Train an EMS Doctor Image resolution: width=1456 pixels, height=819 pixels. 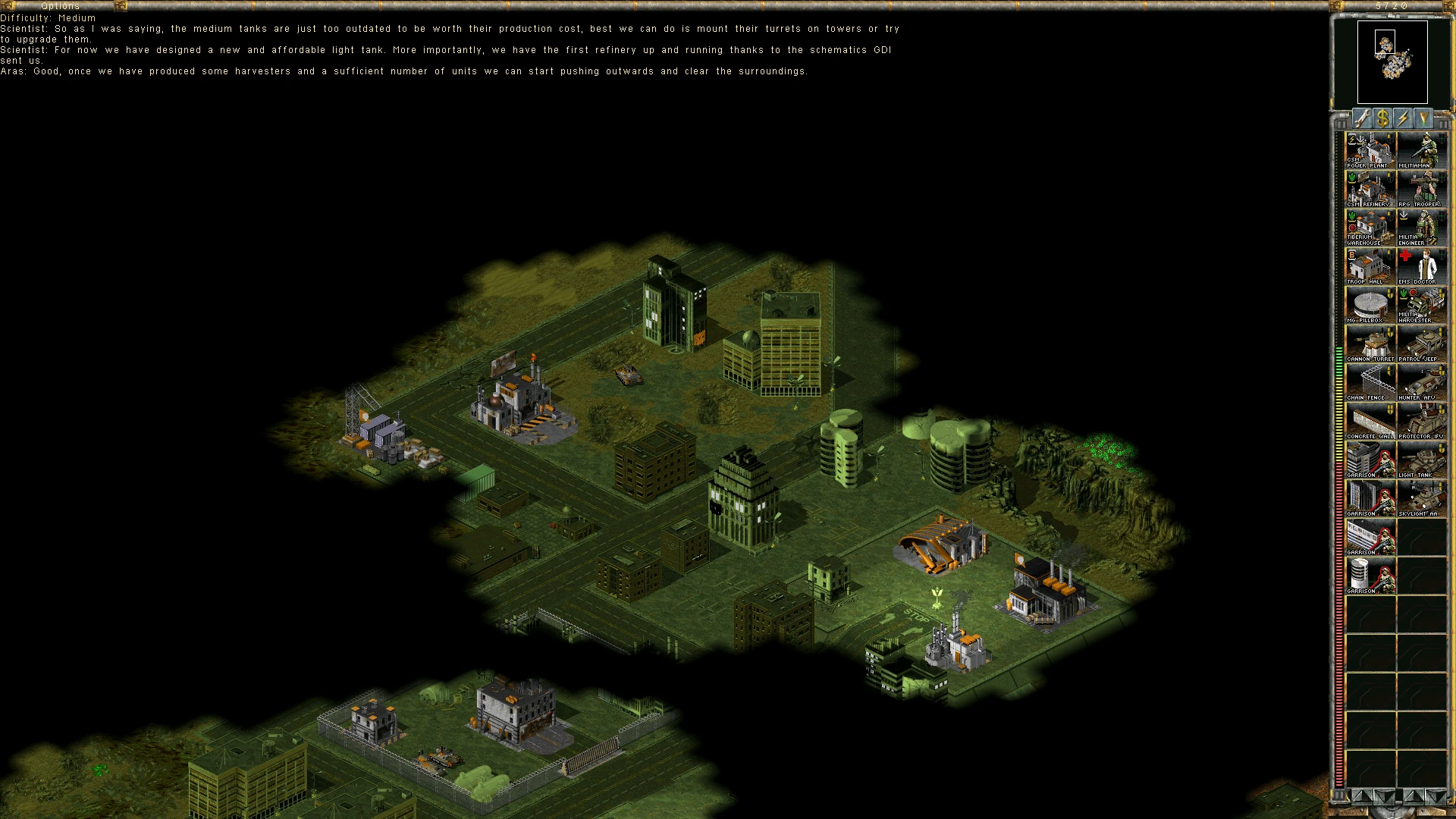click(x=1422, y=266)
